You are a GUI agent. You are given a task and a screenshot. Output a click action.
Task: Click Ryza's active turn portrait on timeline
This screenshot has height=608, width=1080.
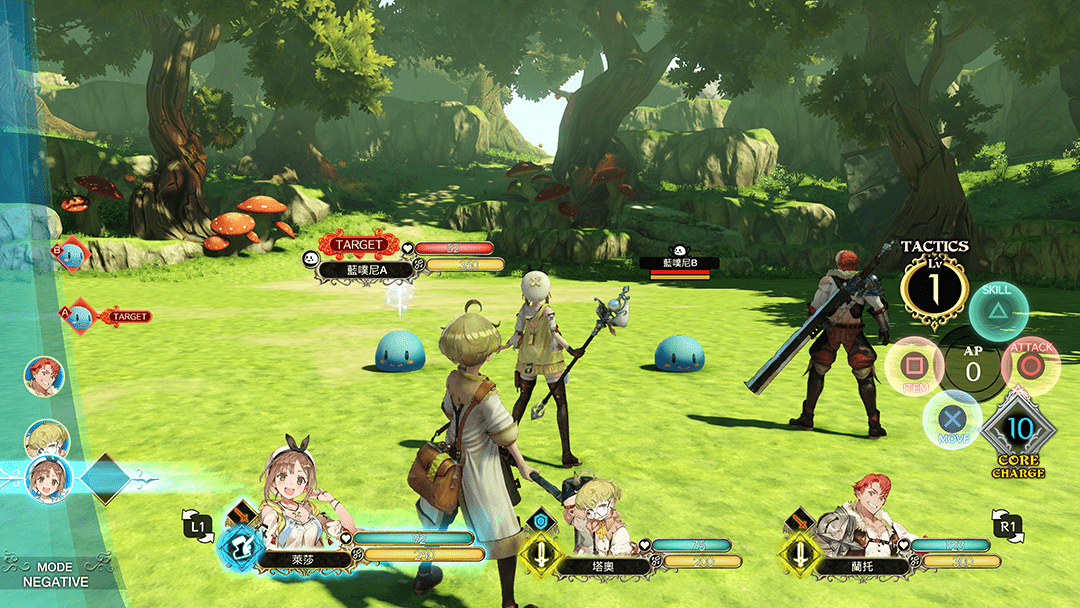coord(47,477)
